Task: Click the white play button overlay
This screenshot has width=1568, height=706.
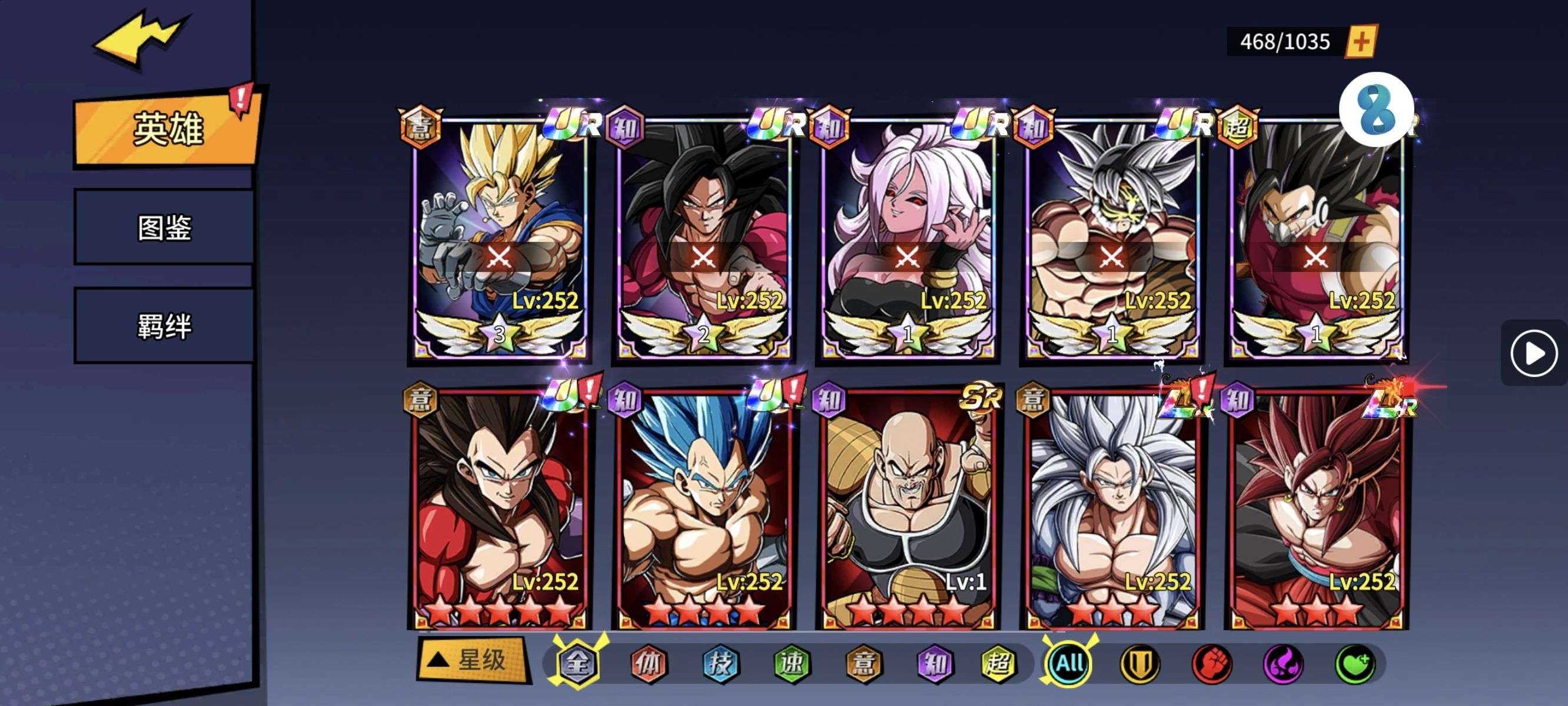Action: click(1533, 353)
